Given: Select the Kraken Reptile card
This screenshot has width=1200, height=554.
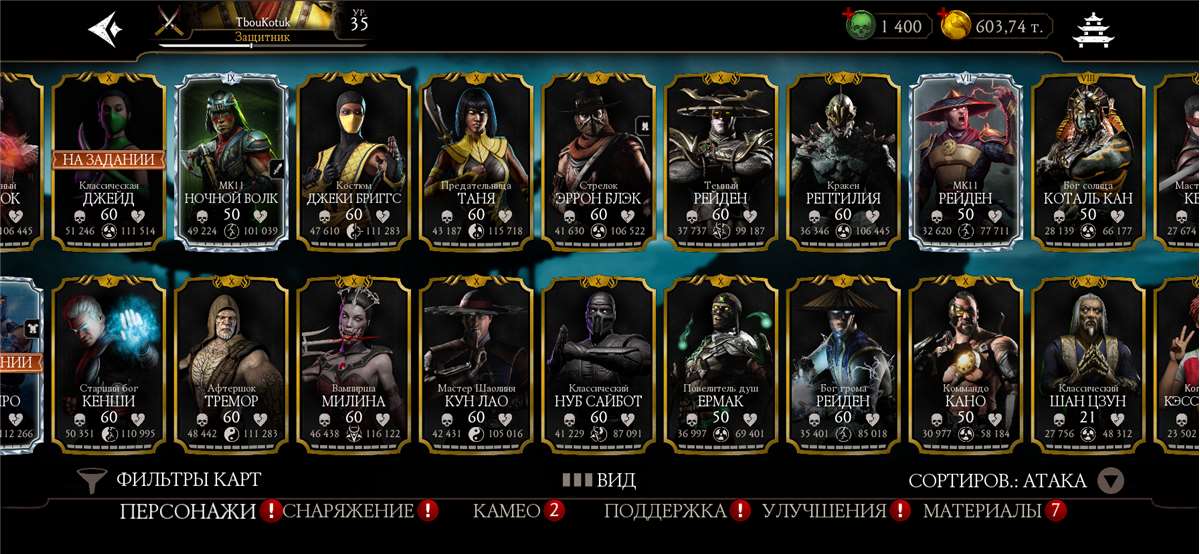Looking at the screenshot, I should [843, 160].
